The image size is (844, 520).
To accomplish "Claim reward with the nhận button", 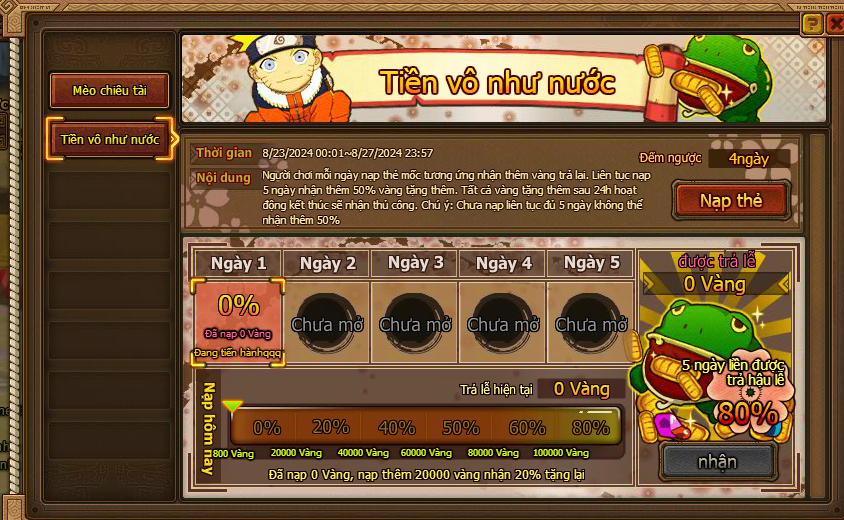I will [717, 461].
